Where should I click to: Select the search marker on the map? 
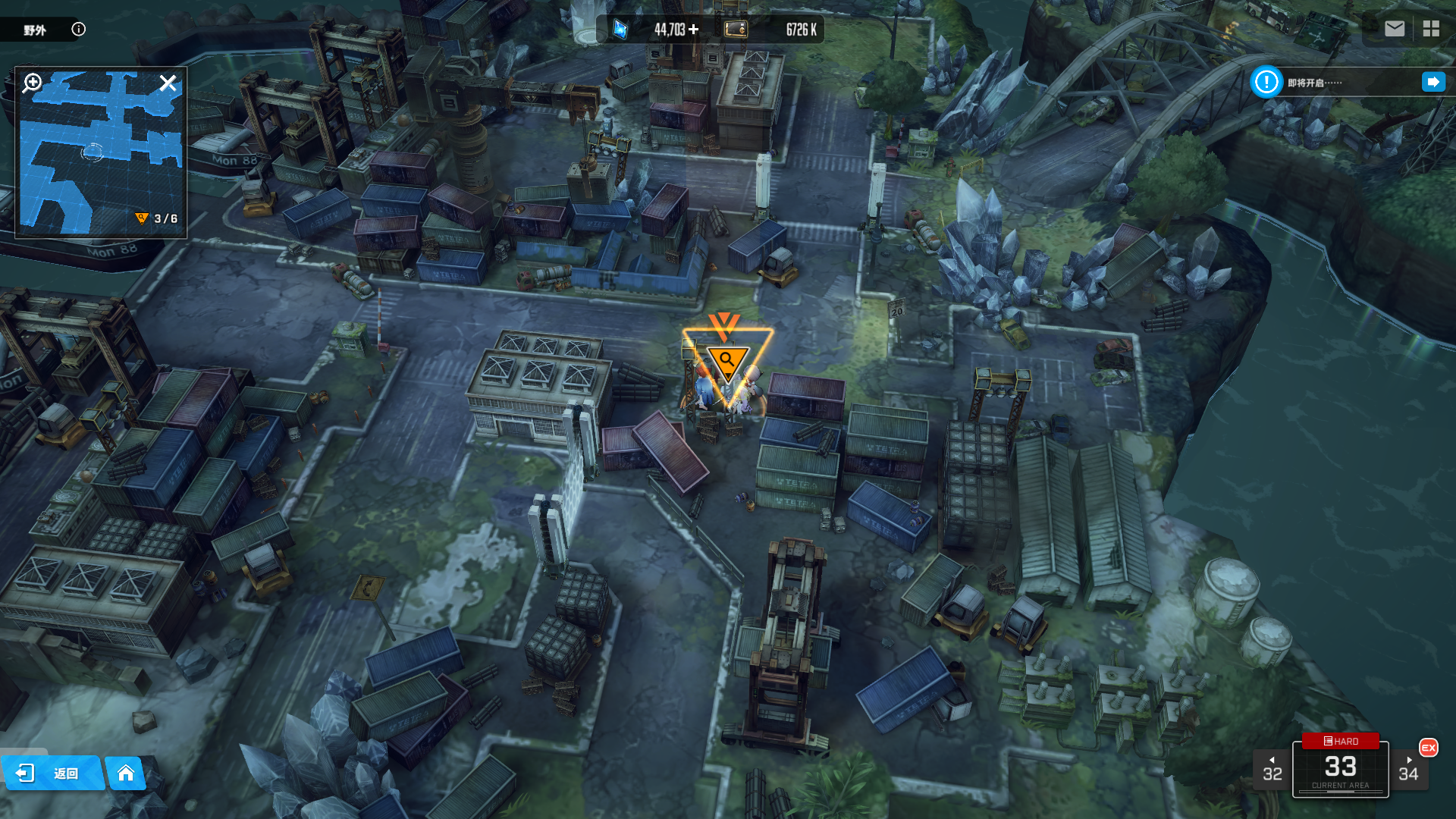[x=727, y=361]
